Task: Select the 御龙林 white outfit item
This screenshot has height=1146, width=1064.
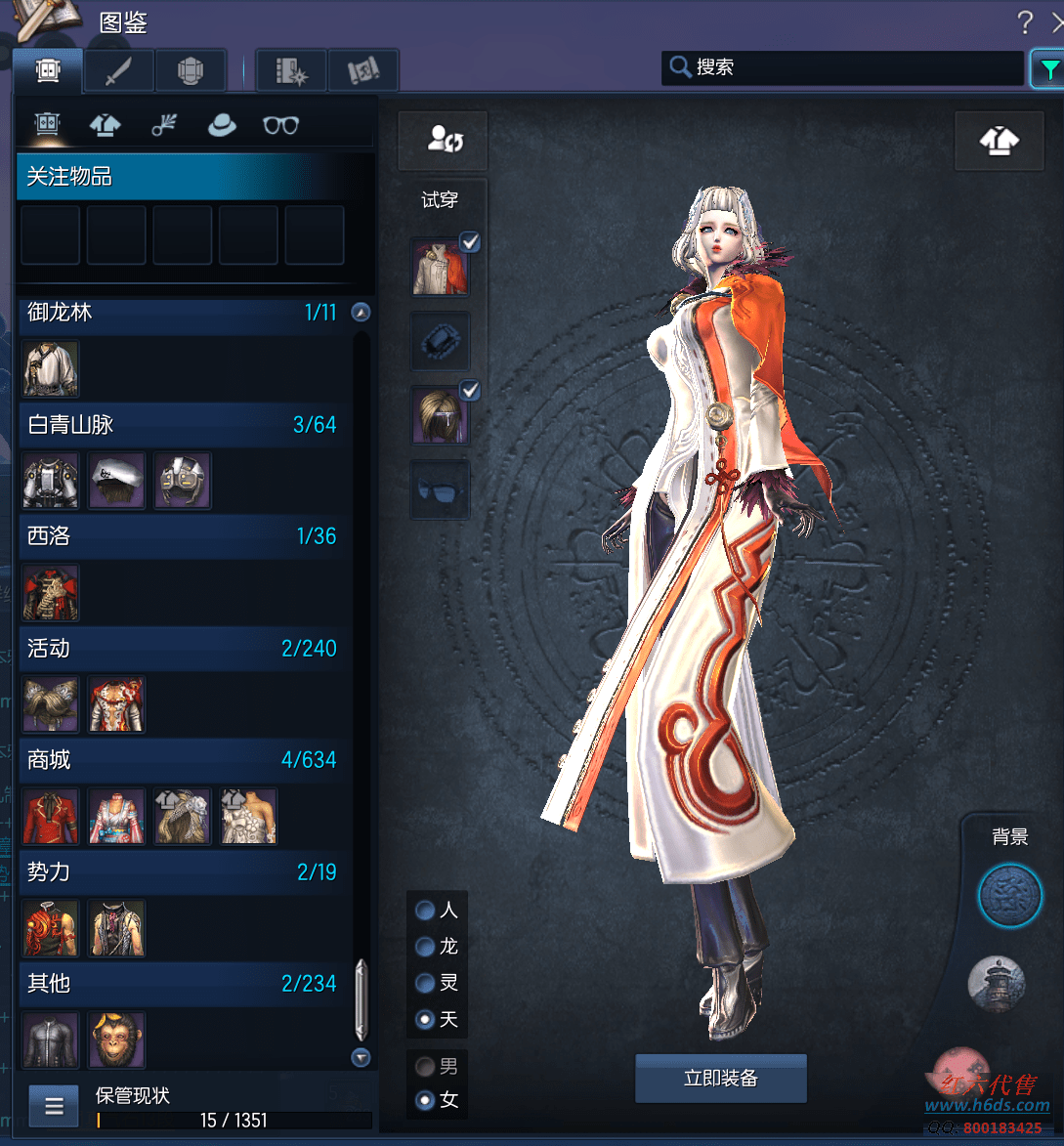Action: [x=51, y=368]
